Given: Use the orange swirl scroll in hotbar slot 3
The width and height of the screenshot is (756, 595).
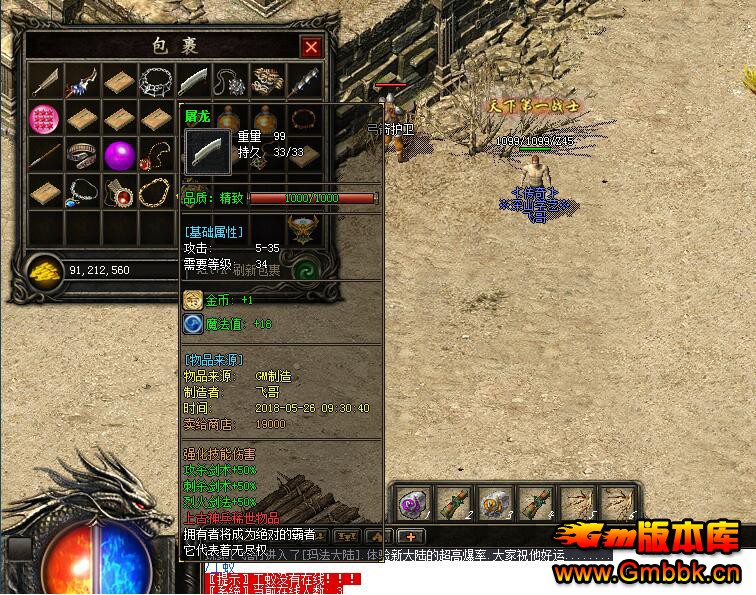Looking at the screenshot, I should [x=496, y=503].
